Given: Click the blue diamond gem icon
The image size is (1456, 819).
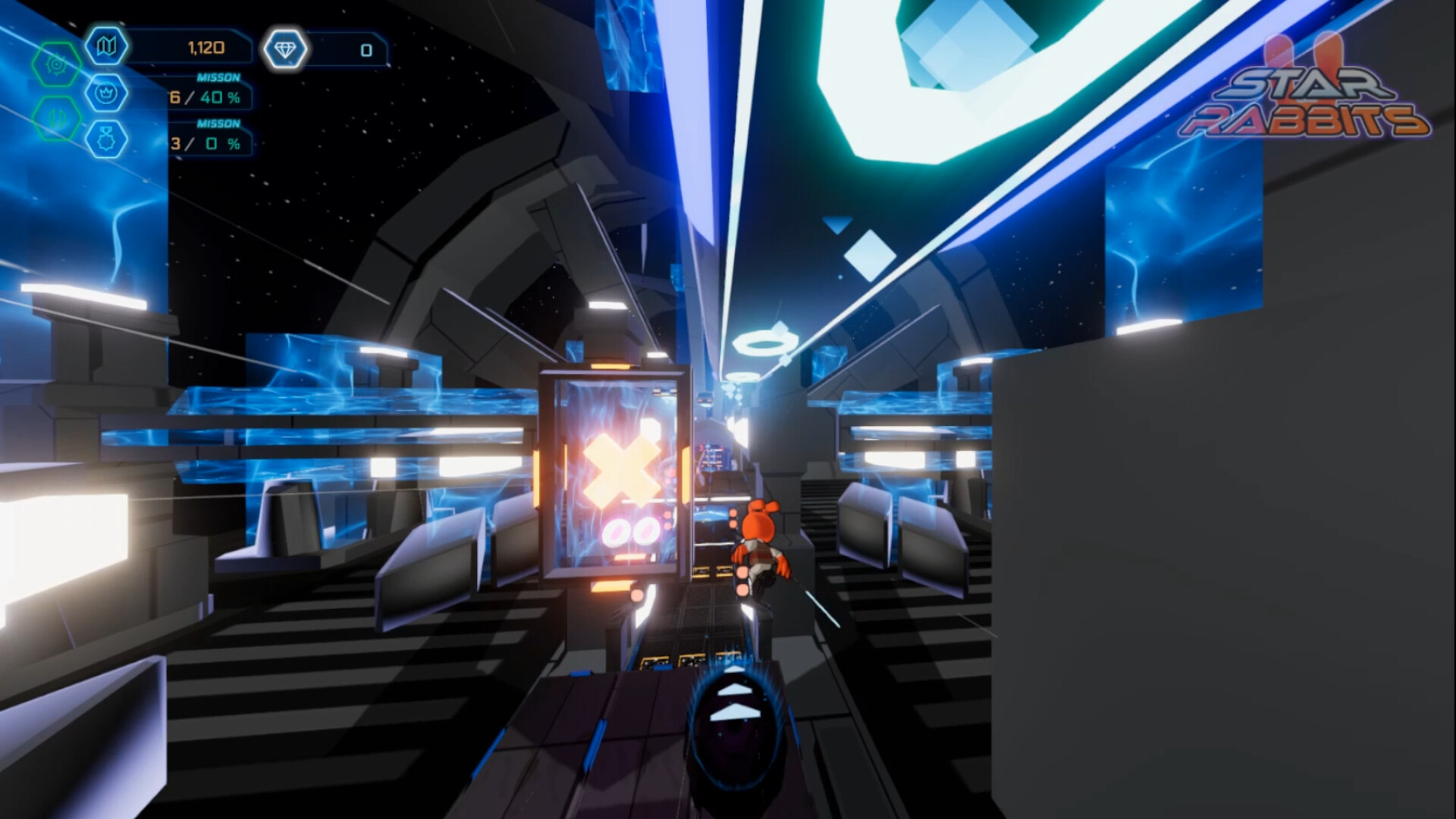Looking at the screenshot, I should coord(286,49).
